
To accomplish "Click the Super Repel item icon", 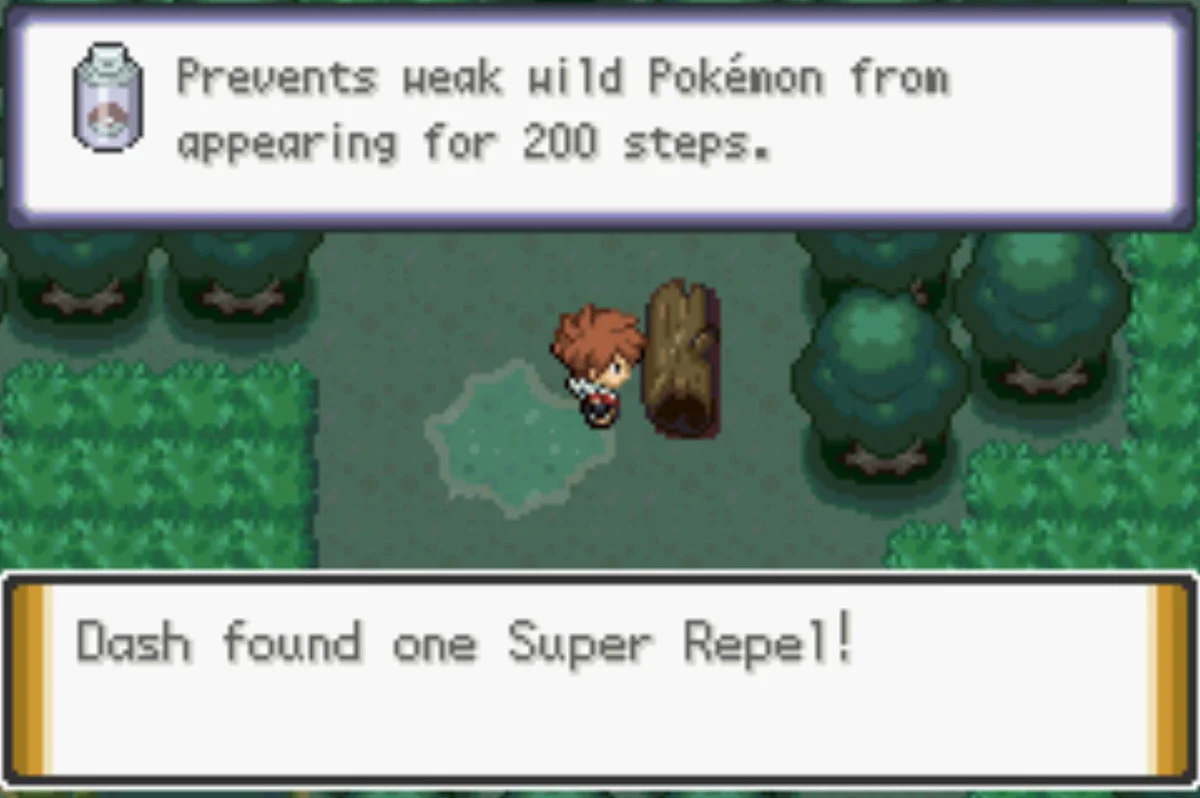I will (x=107, y=98).
